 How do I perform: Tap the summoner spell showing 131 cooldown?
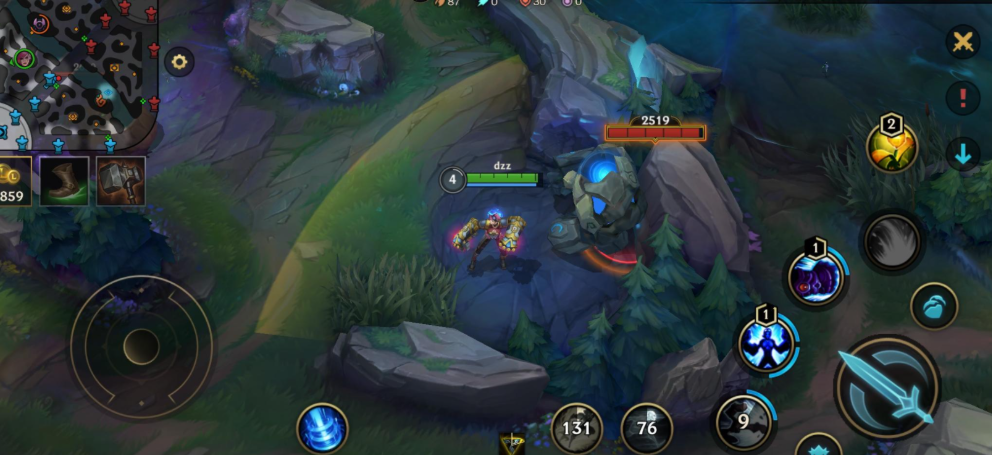click(x=577, y=428)
